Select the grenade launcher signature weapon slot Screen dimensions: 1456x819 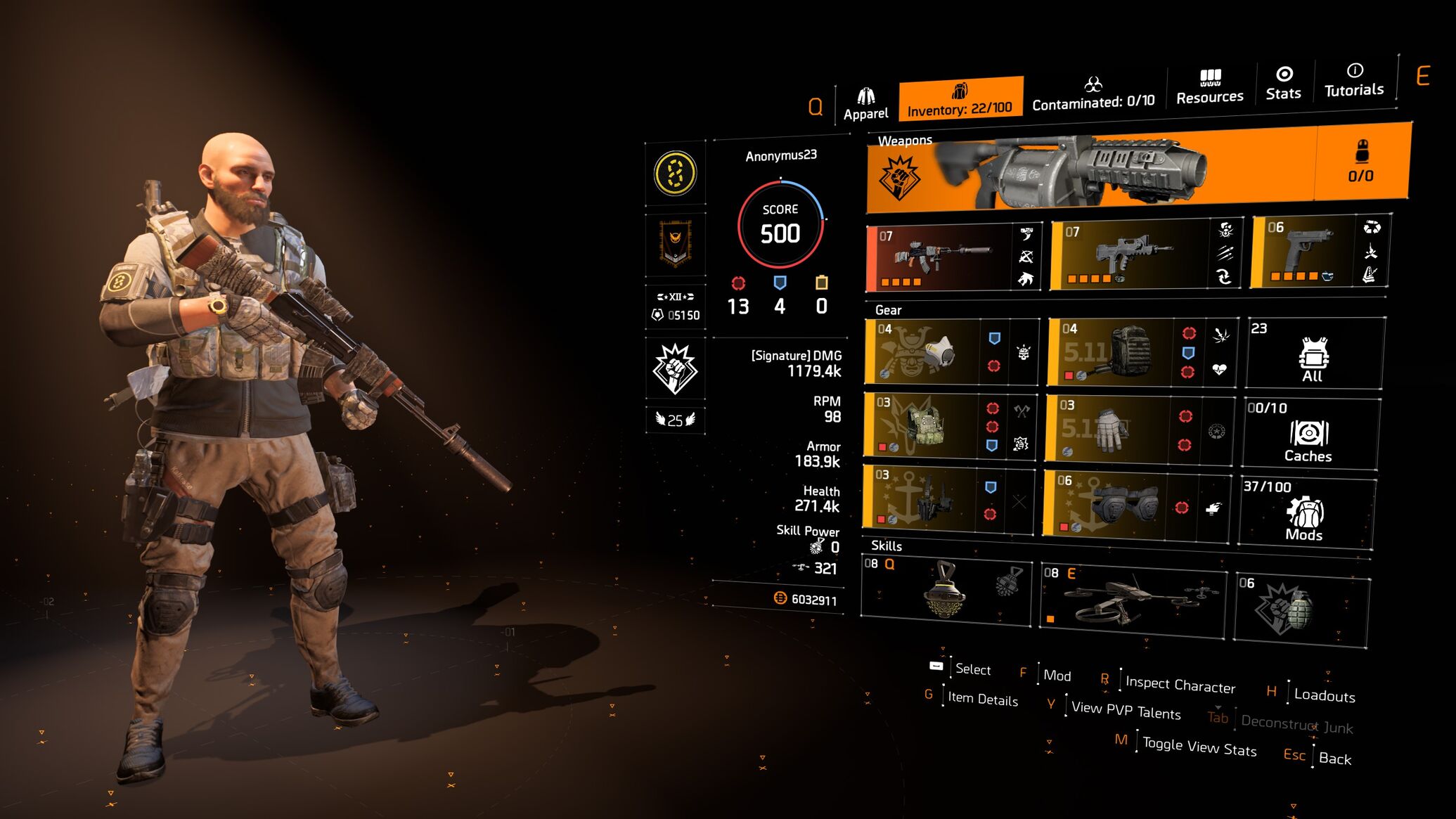pos(1090,170)
